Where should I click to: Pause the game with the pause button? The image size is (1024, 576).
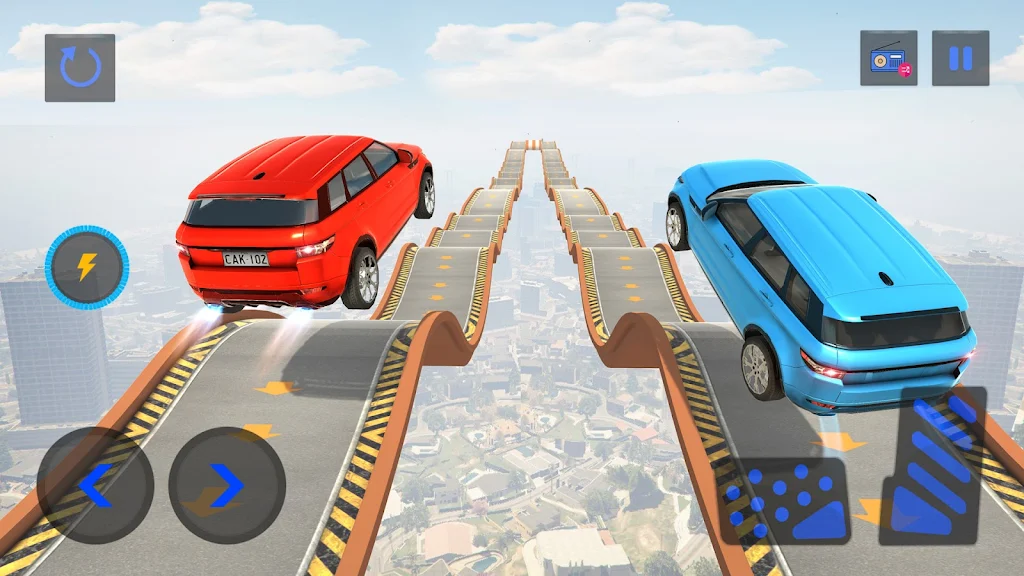[x=960, y=58]
